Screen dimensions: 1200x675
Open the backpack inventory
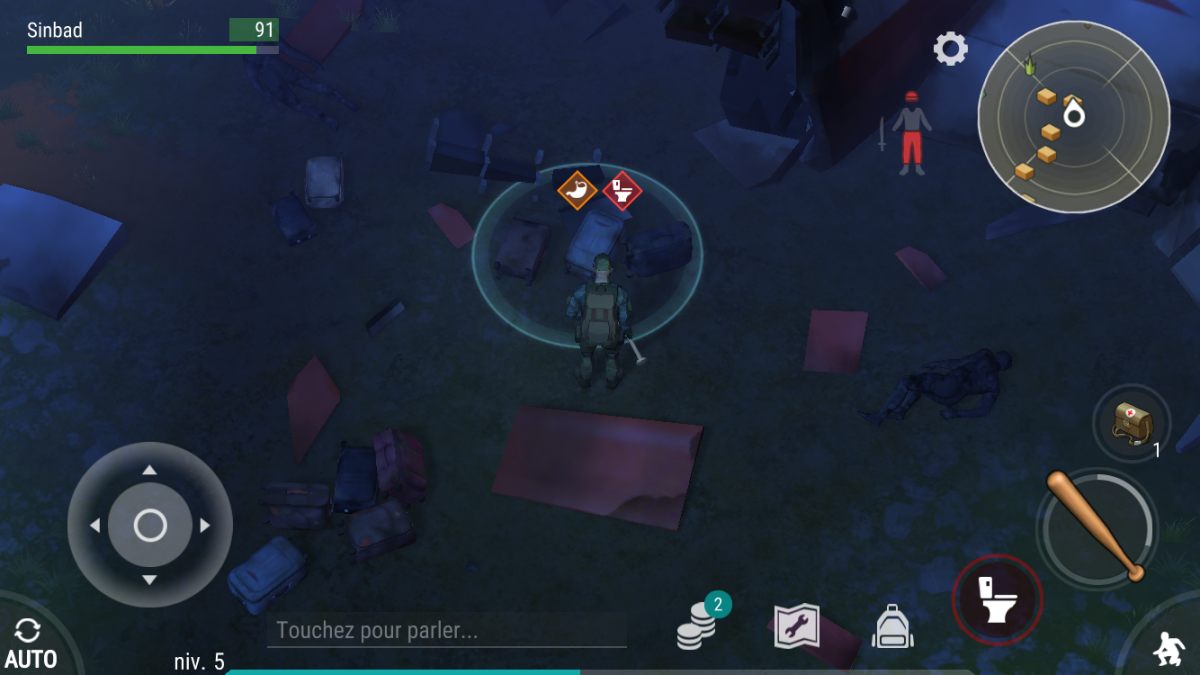(893, 628)
